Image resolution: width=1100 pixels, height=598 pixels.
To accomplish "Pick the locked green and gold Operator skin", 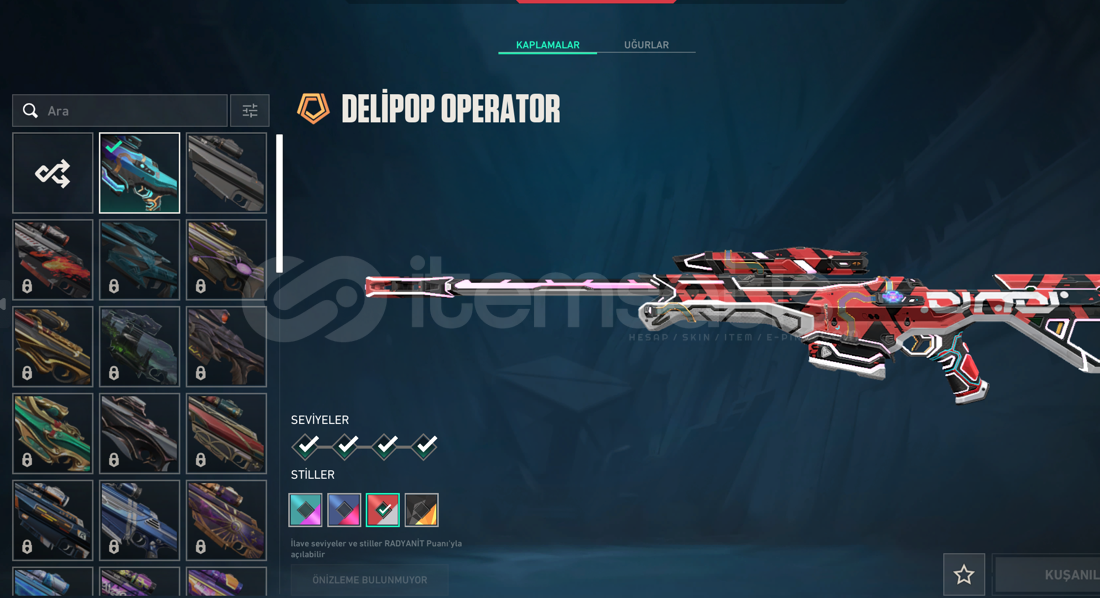I will coord(53,433).
